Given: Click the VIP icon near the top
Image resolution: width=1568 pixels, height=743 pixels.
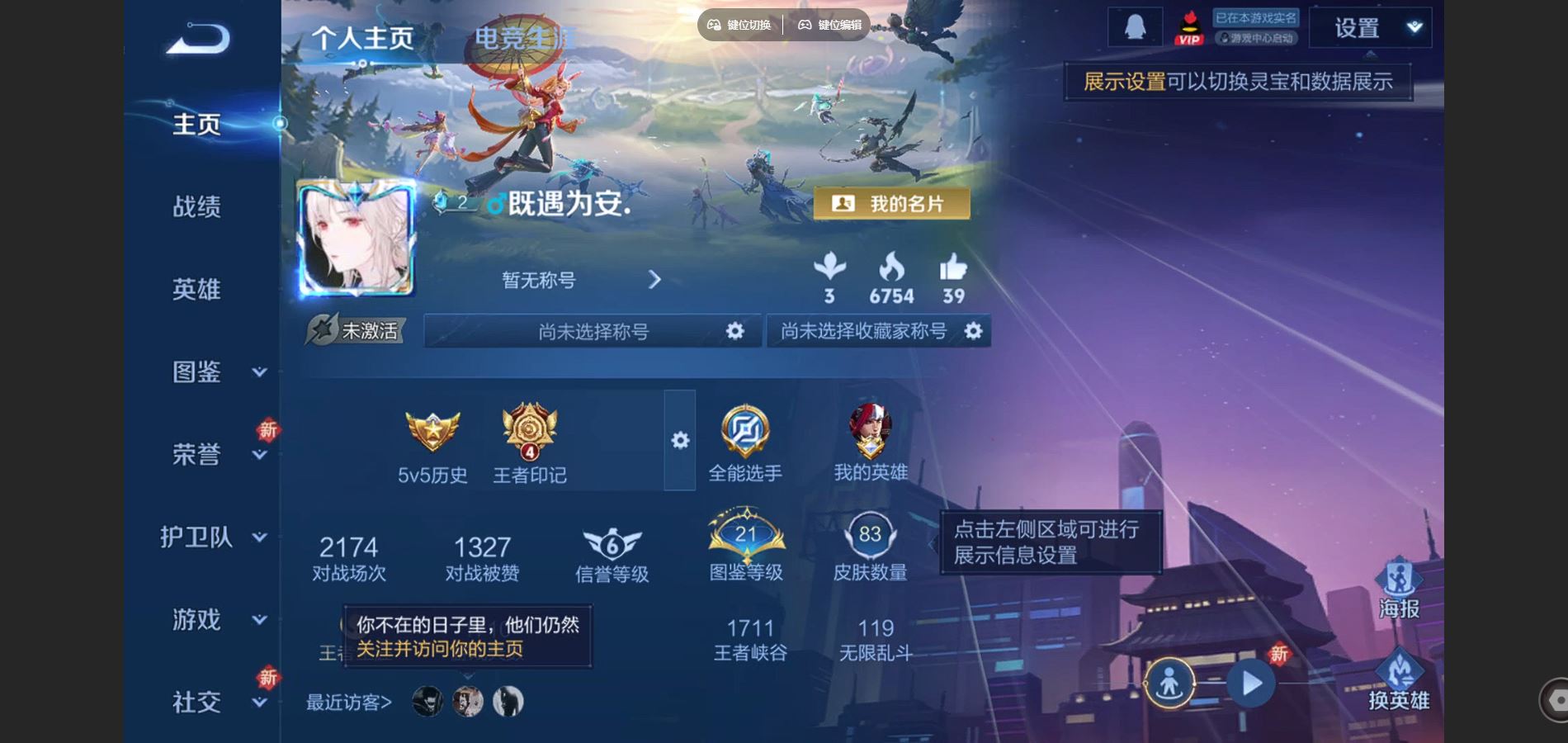Looking at the screenshot, I should click(x=1188, y=27).
